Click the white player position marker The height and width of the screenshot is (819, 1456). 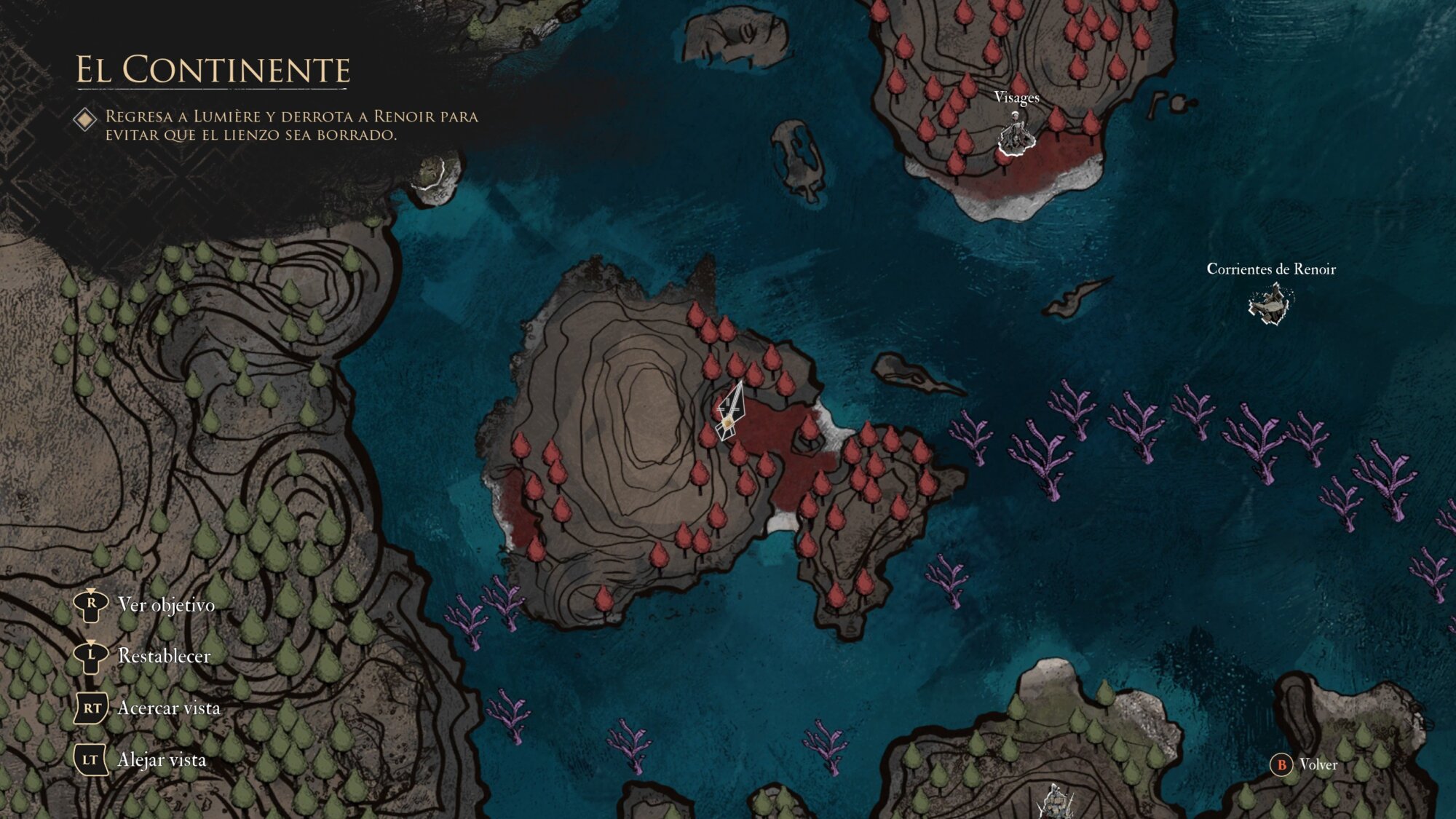tap(729, 415)
